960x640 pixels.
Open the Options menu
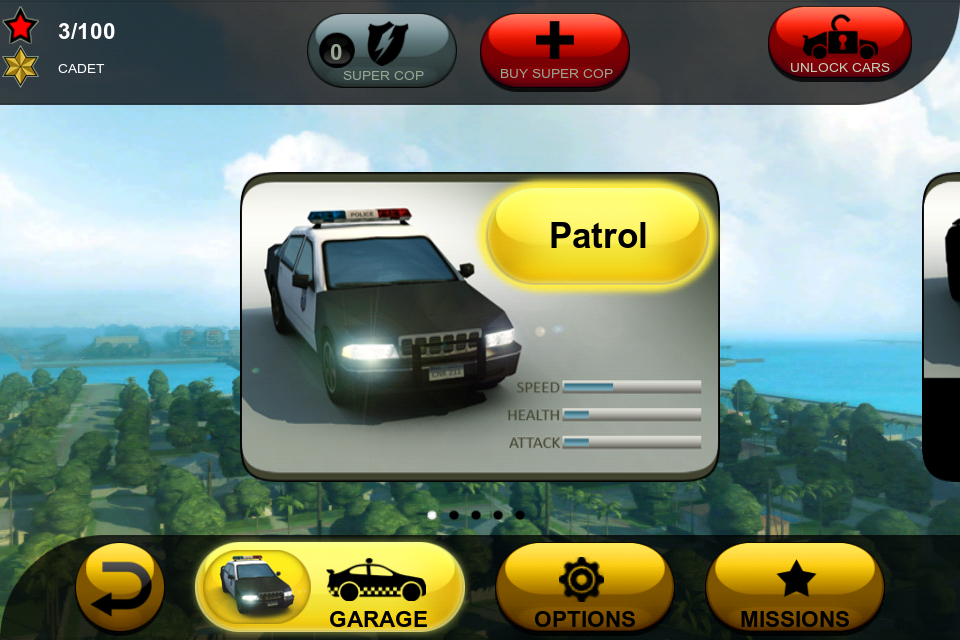tap(584, 590)
